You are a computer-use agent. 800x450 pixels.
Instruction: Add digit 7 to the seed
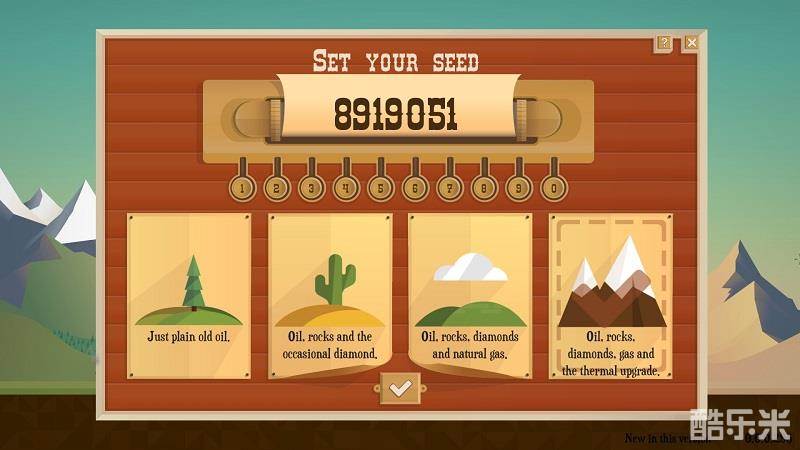(450, 186)
